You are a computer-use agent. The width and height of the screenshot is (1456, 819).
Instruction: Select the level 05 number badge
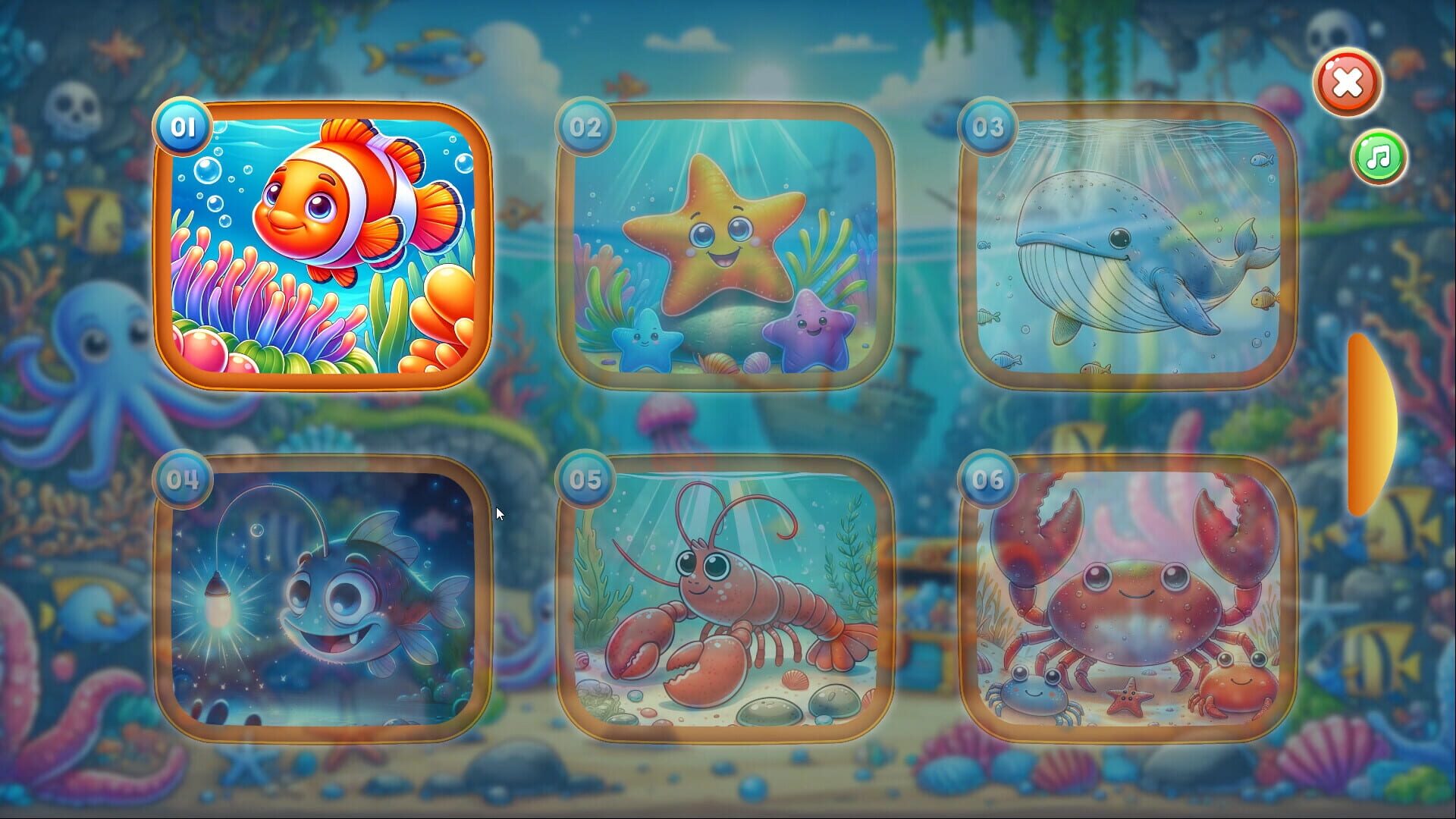point(584,479)
